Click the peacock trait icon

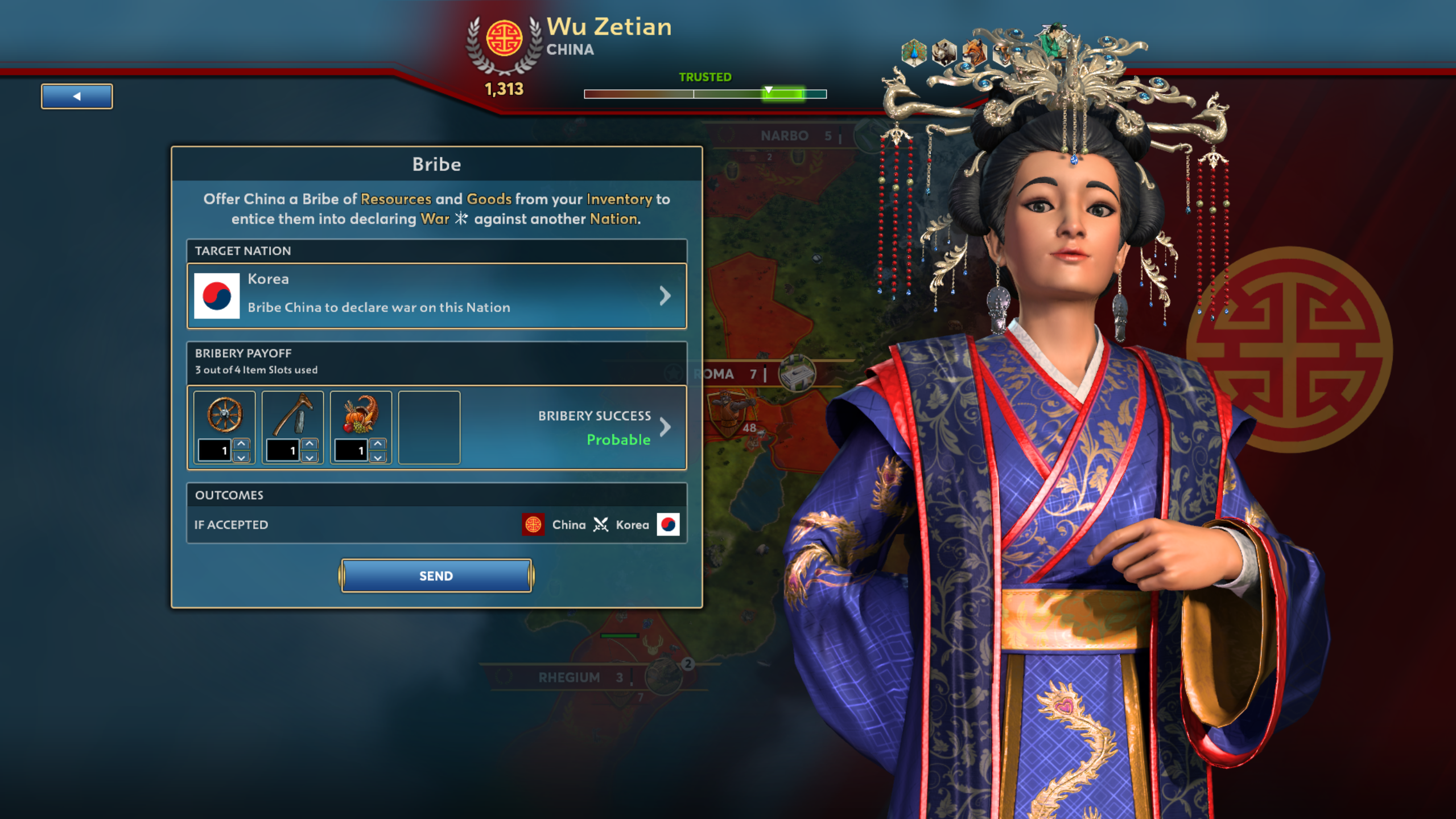click(914, 53)
